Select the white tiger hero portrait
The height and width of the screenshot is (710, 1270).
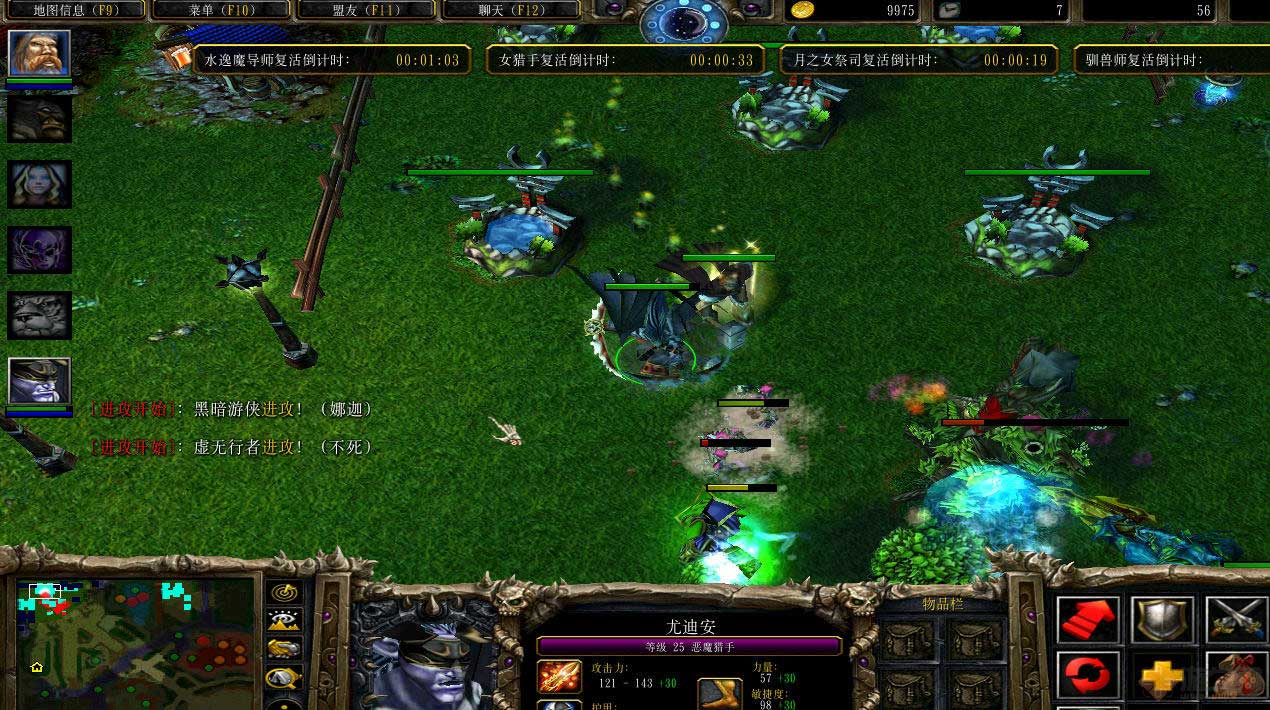click(40, 316)
